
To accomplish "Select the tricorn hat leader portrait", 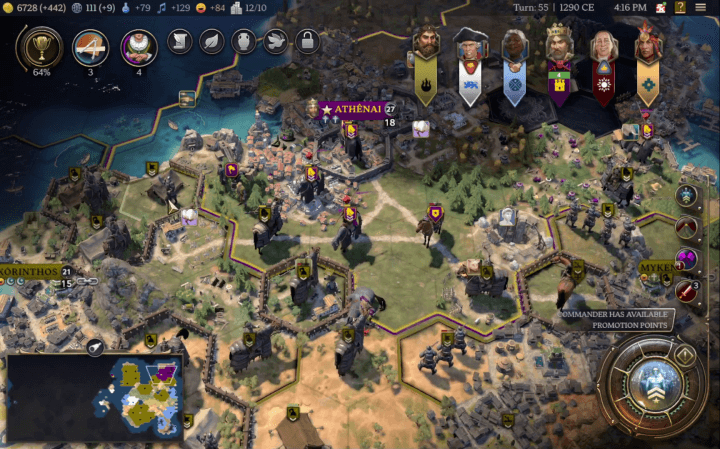I will click(469, 45).
